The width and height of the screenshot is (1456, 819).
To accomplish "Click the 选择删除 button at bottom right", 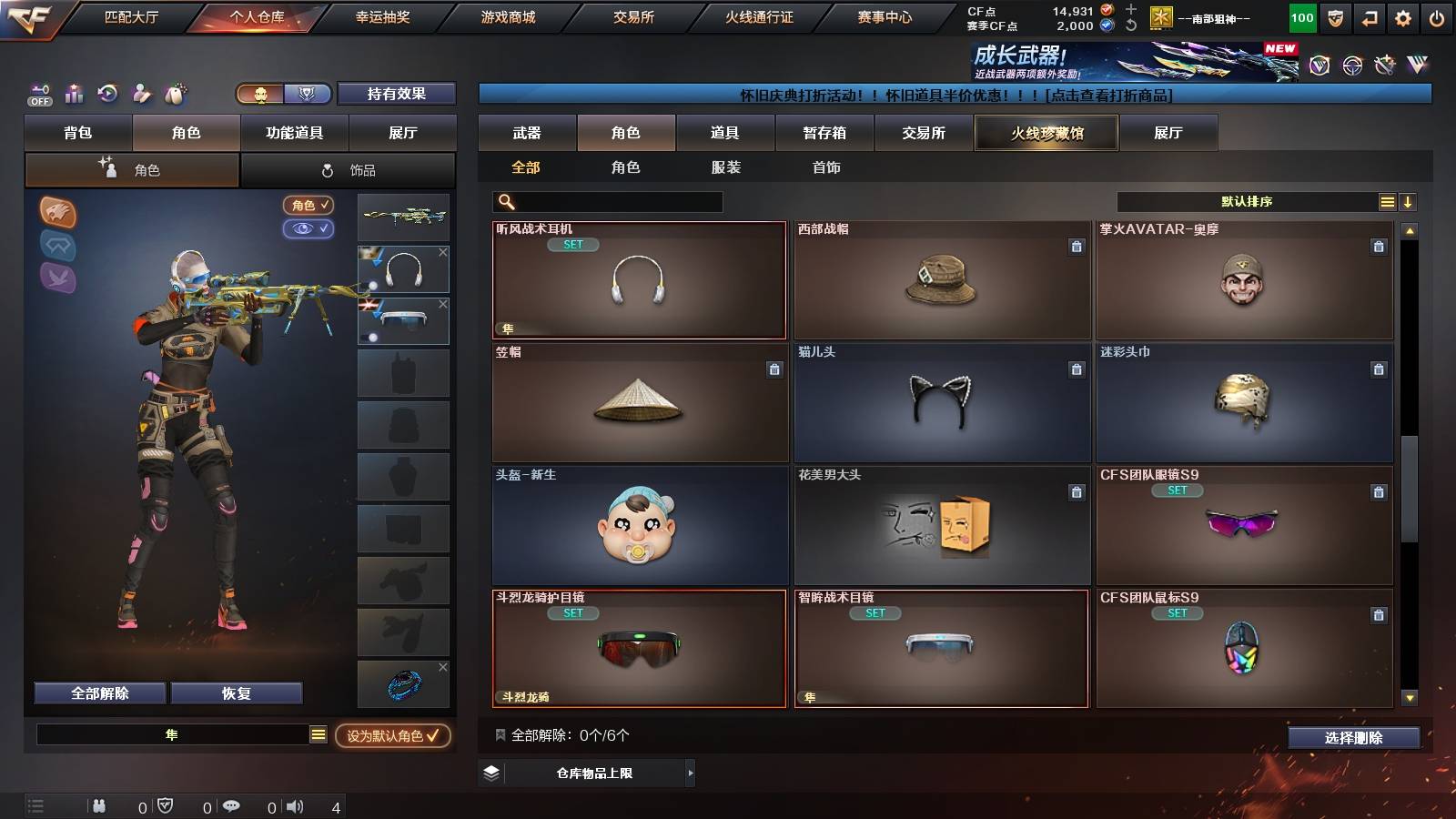I will (x=1354, y=738).
